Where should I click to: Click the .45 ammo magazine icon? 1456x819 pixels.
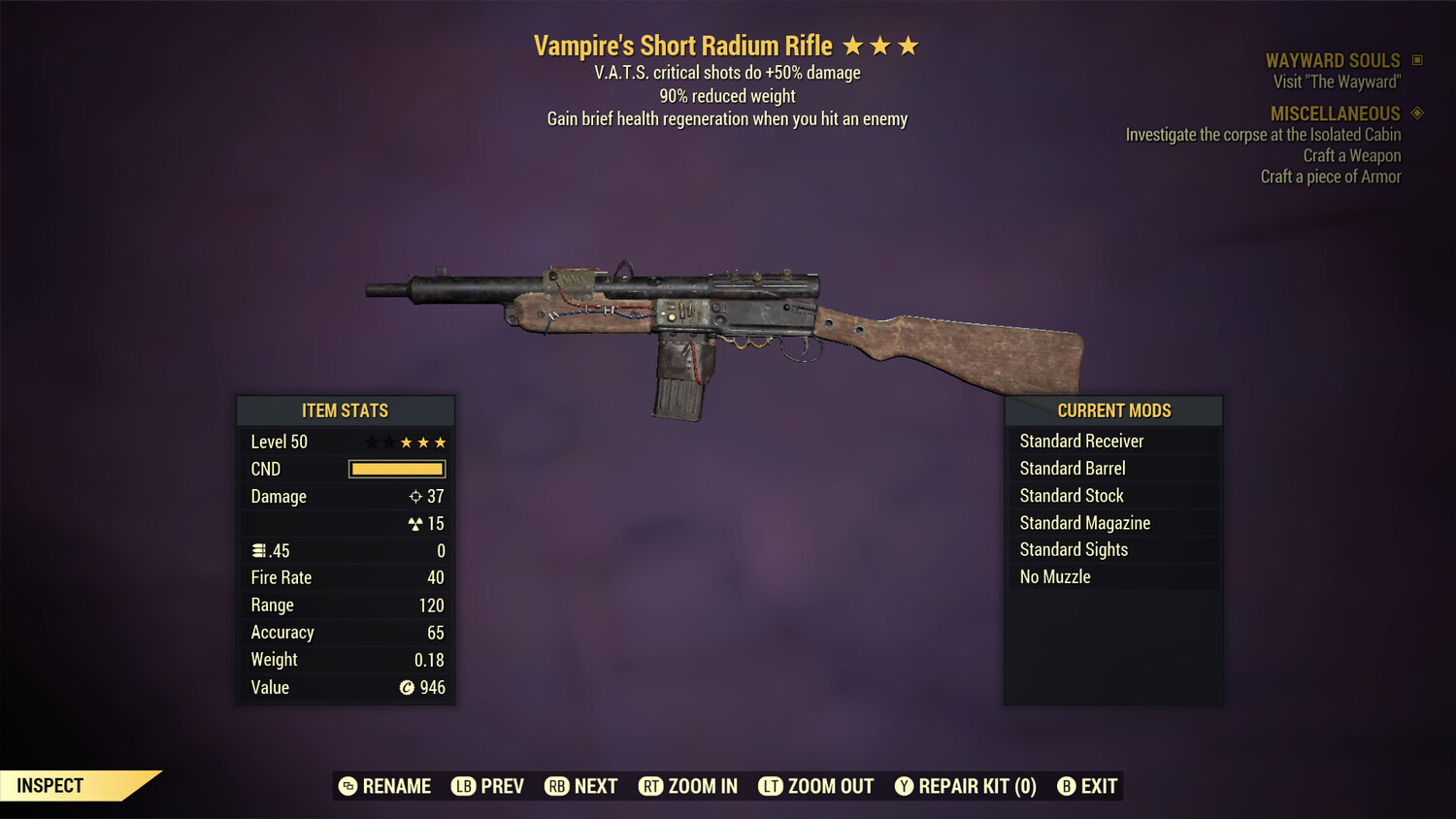point(258,550)
